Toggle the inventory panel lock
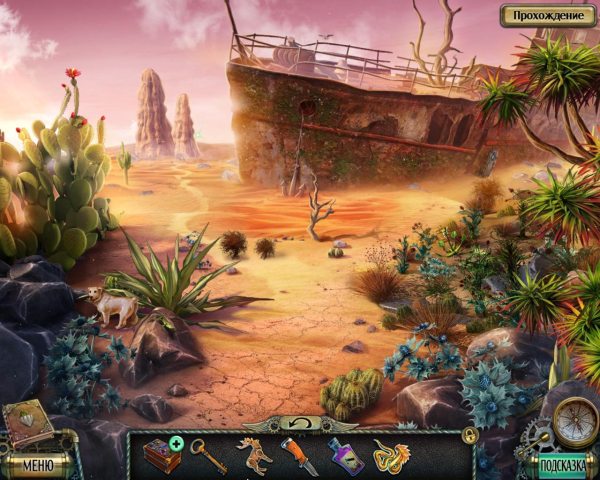 pyautogui.click(x=469, y=435)
